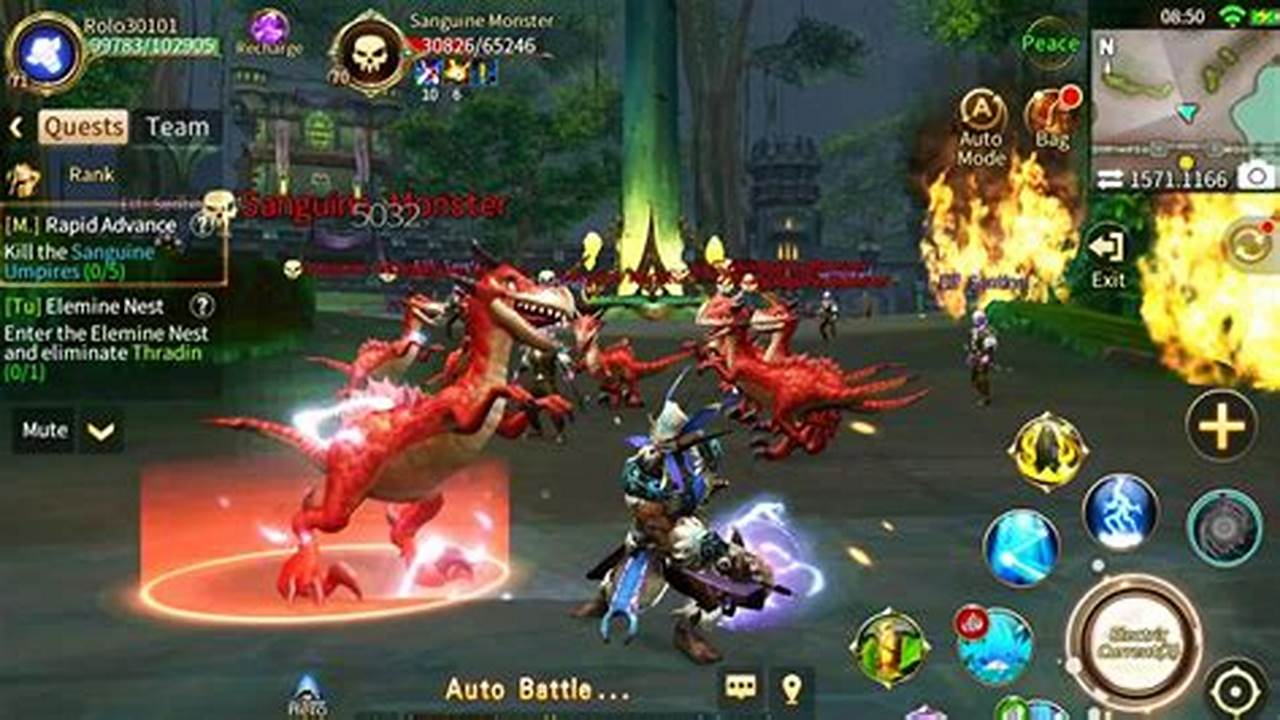This screenshot has height=720, width=1280.
Task: Tap the golden plus button on the right
Action: [1222, 428]
